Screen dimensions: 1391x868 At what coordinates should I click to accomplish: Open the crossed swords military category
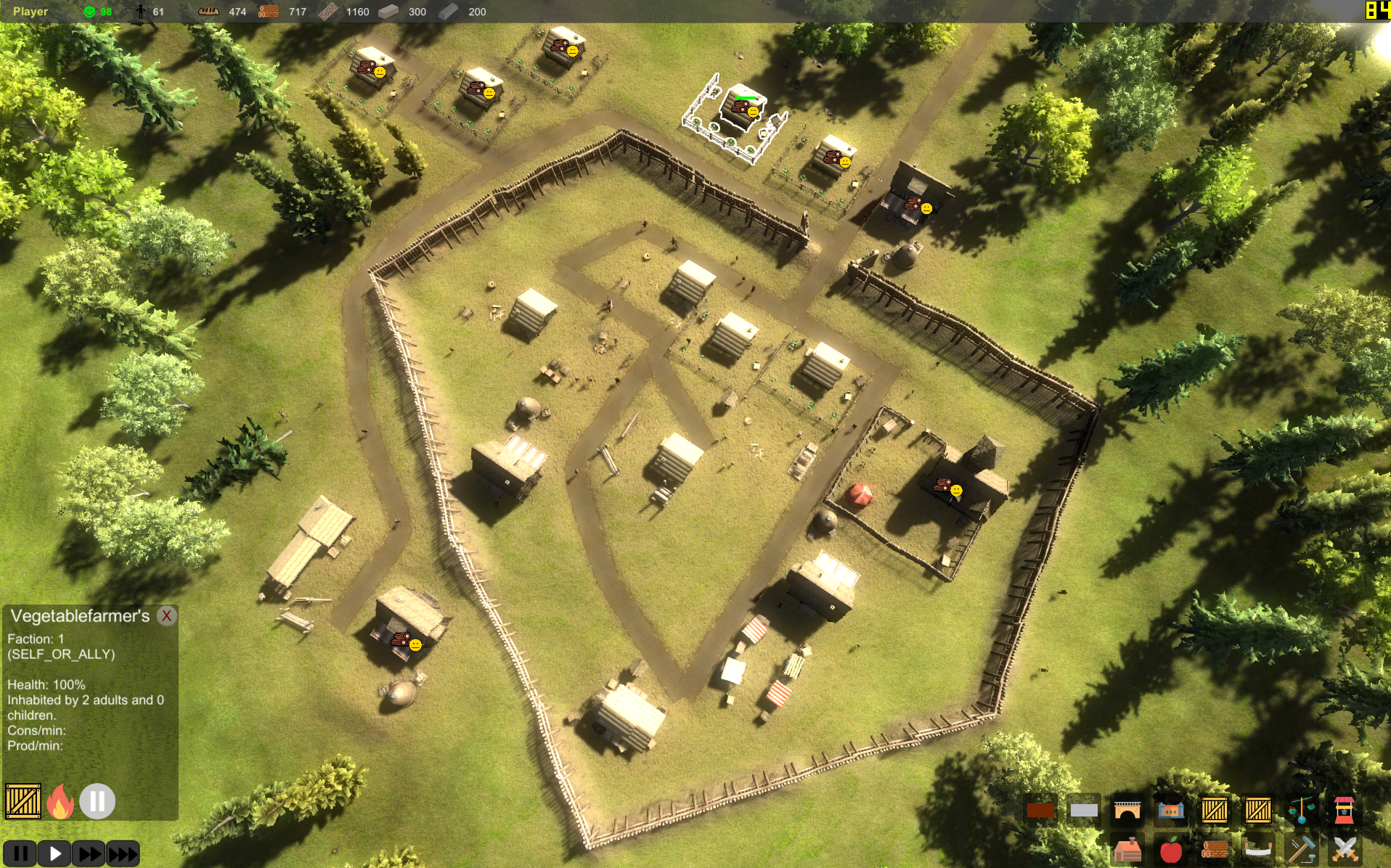pyautogui.click(x=1345, y=850)
